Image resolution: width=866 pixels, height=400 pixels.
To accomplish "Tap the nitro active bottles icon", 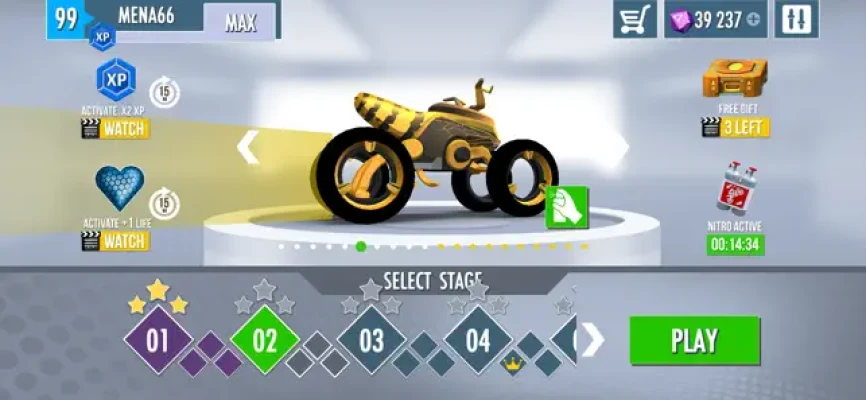I will pos(735,189).
